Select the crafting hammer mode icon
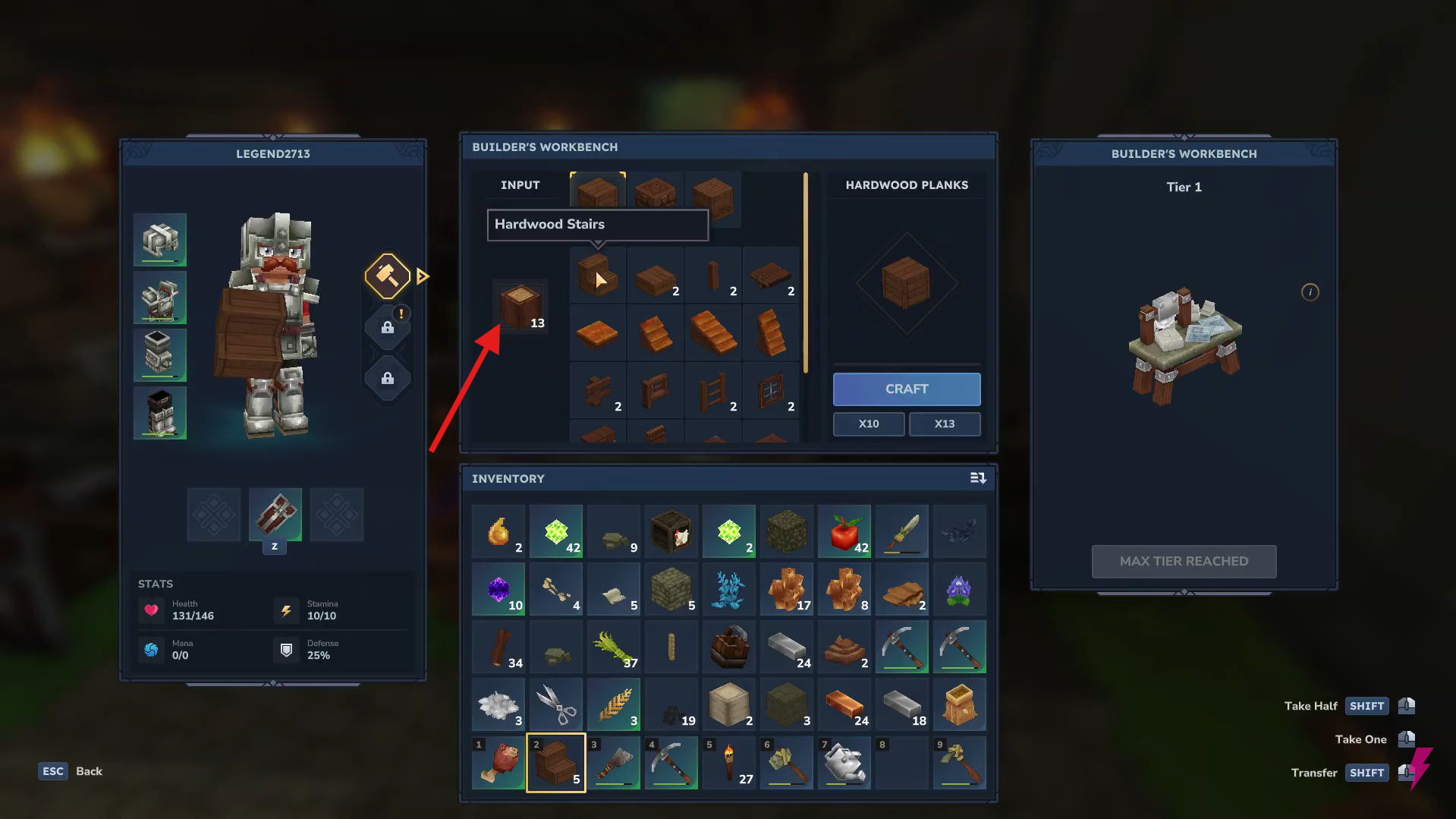This screenshot has width=1456, height=819. point(387,276)
